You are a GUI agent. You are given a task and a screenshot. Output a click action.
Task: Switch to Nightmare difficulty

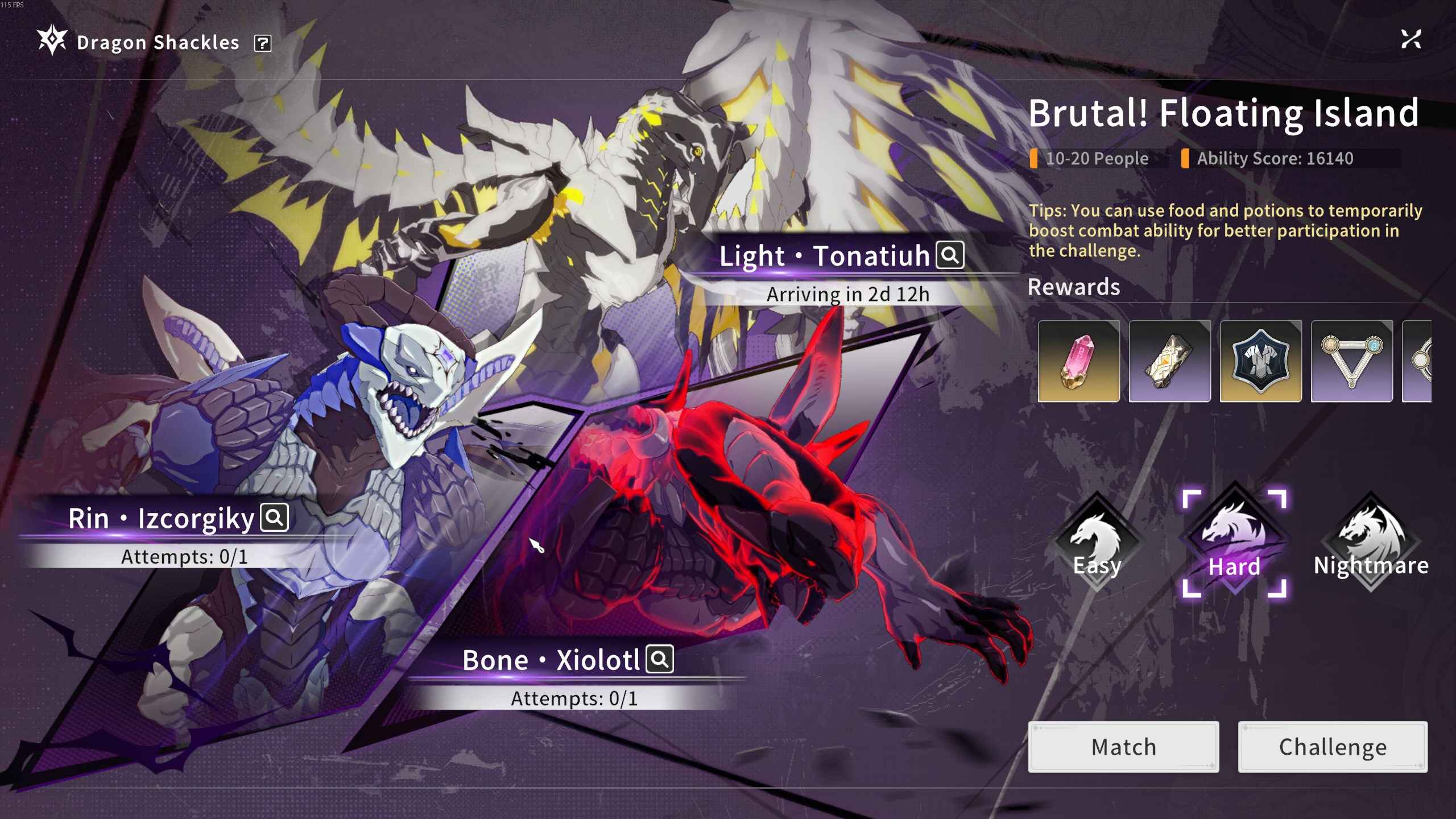1371,542
